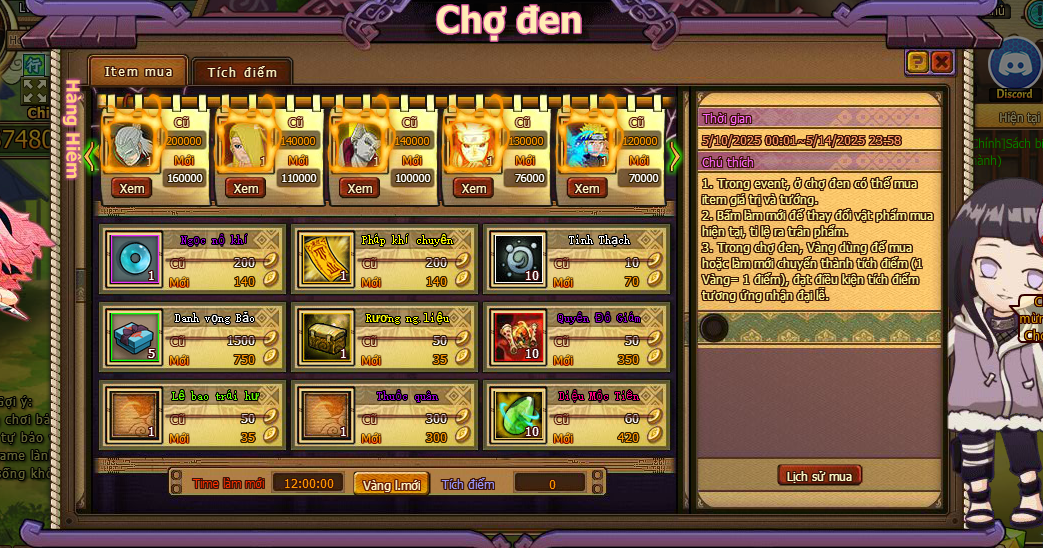This screenshot has width=1043, height=548.
Task: View the hero with new price 76000
Action: (473, 188)
